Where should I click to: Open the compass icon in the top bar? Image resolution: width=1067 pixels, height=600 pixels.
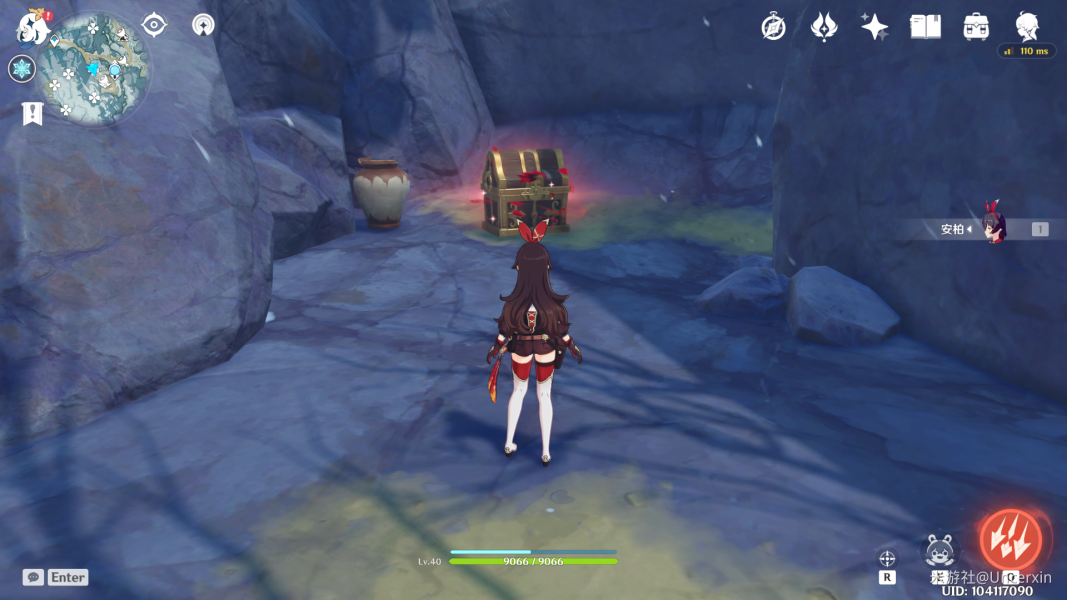(x=773, y=27)
